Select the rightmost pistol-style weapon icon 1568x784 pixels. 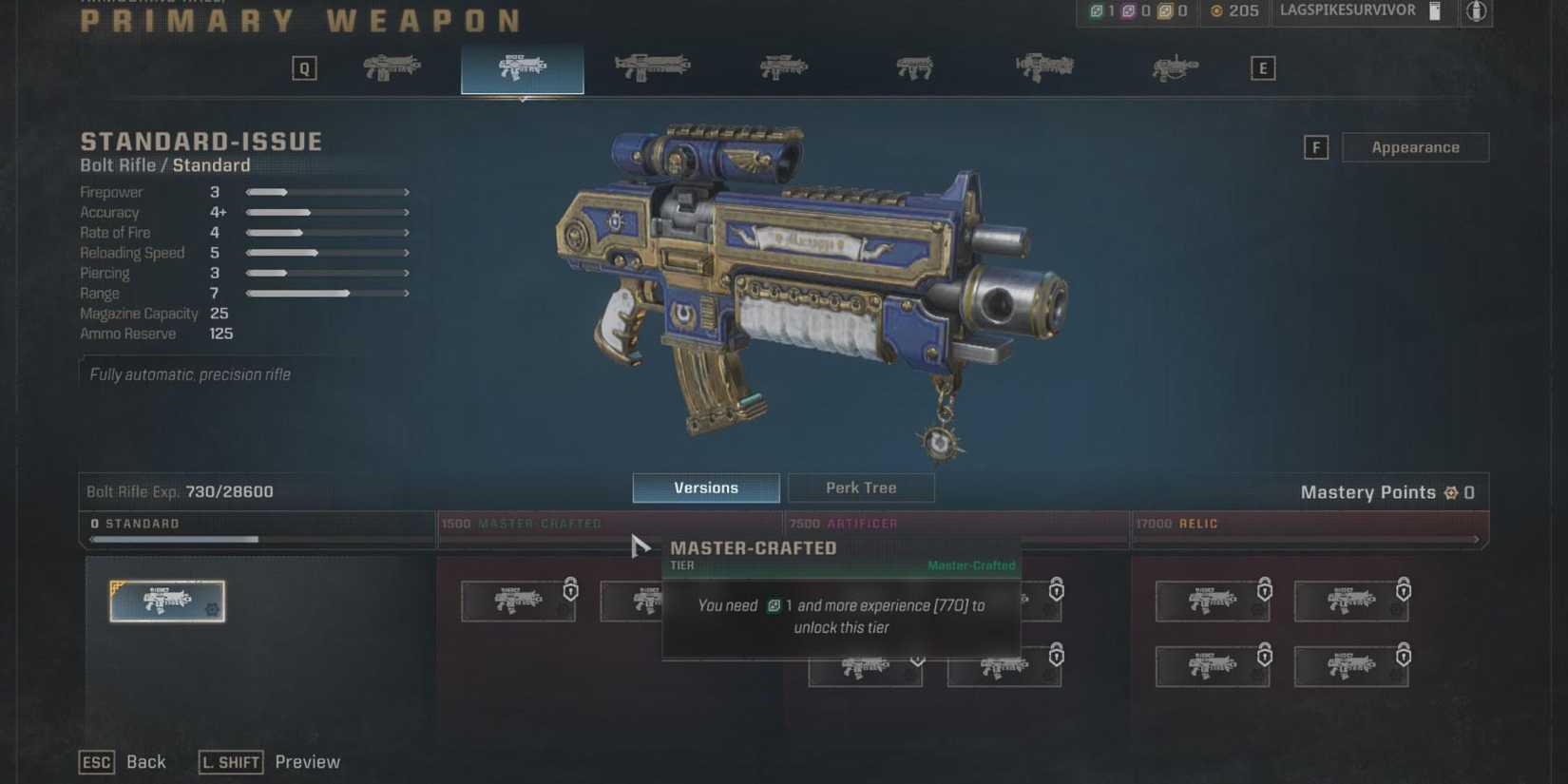tap(1176, 67)
